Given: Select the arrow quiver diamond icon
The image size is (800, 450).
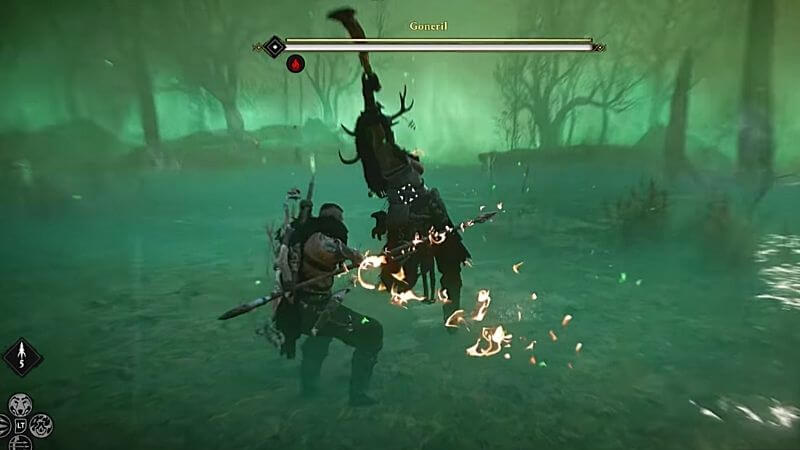Looking at the screenshot, I should pyautogui.click(x=22, y=357).
